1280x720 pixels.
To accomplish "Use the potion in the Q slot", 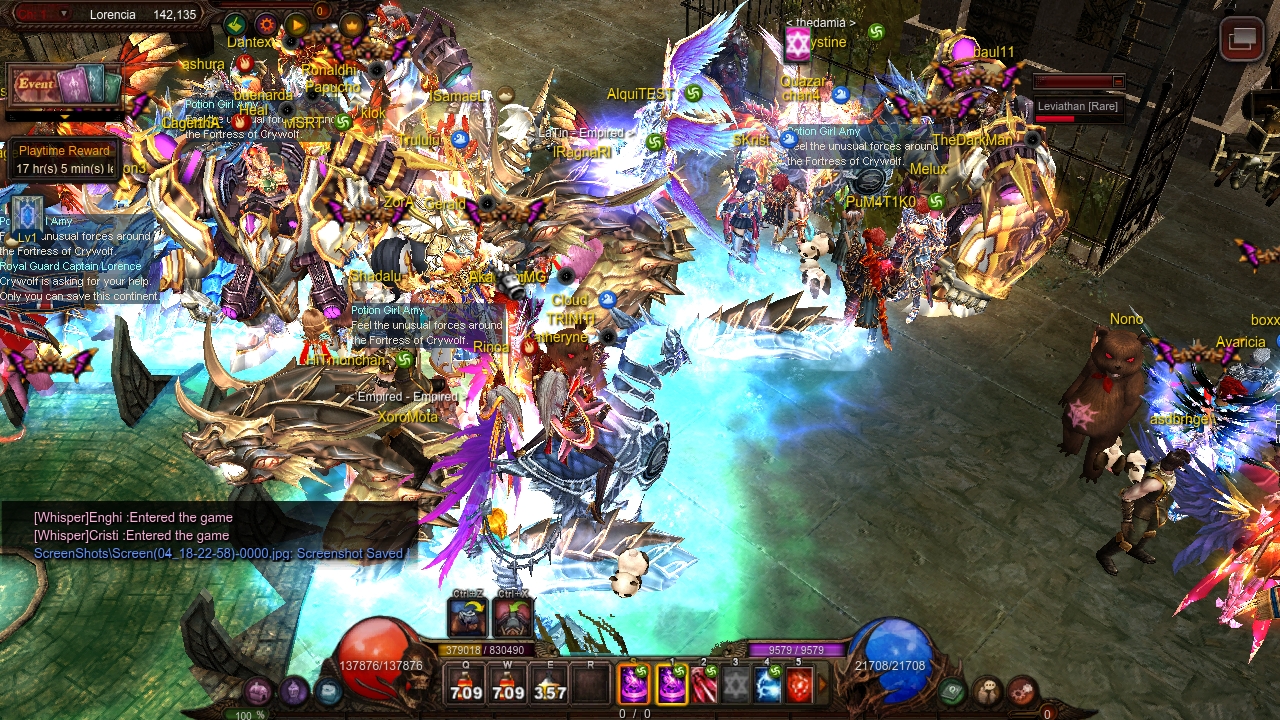I will [466, 685].
